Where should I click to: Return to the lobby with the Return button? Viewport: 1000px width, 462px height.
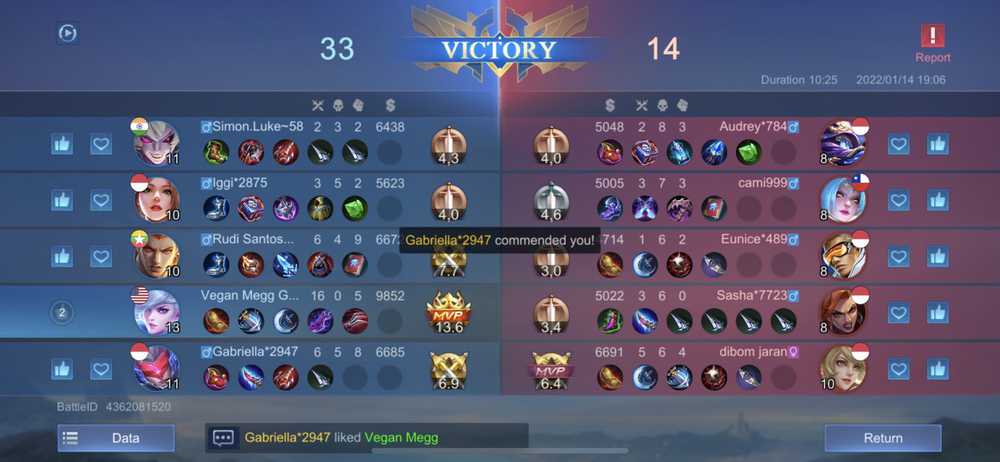[882, 438]
